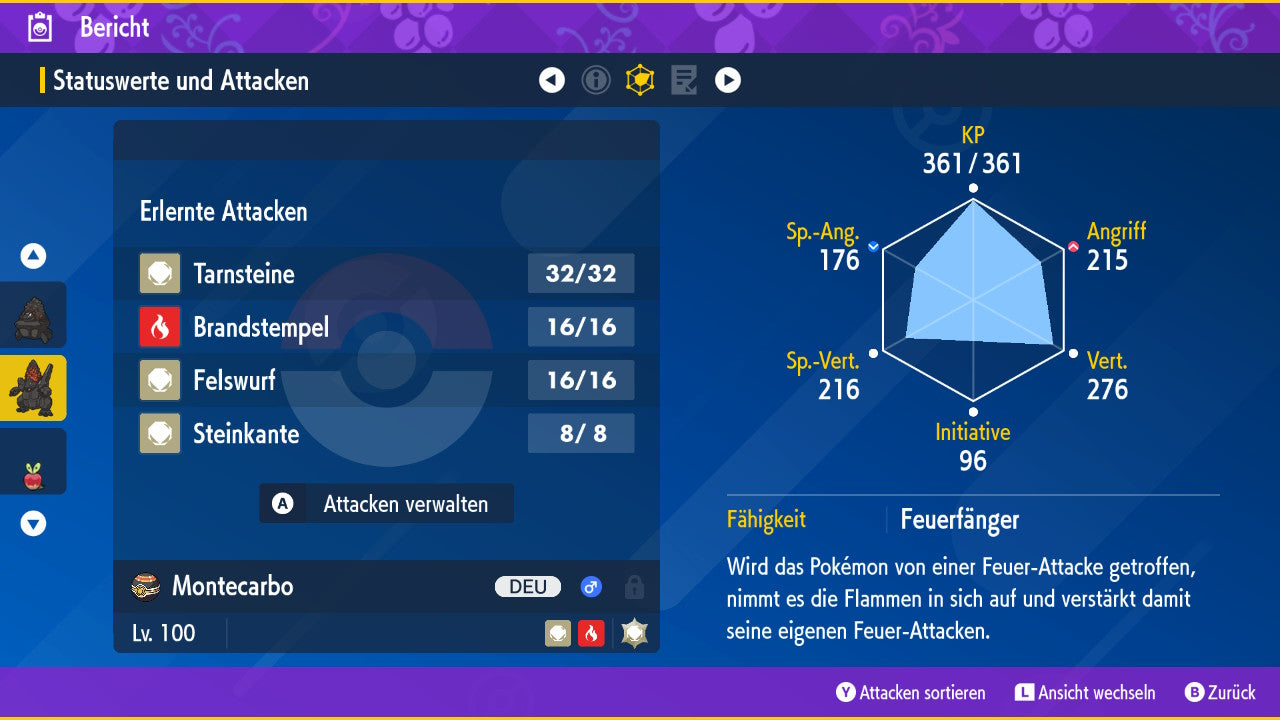Pick the Steinkante move entry
The width and height of the screenshot is (1280, 720).
pos(386,433)
